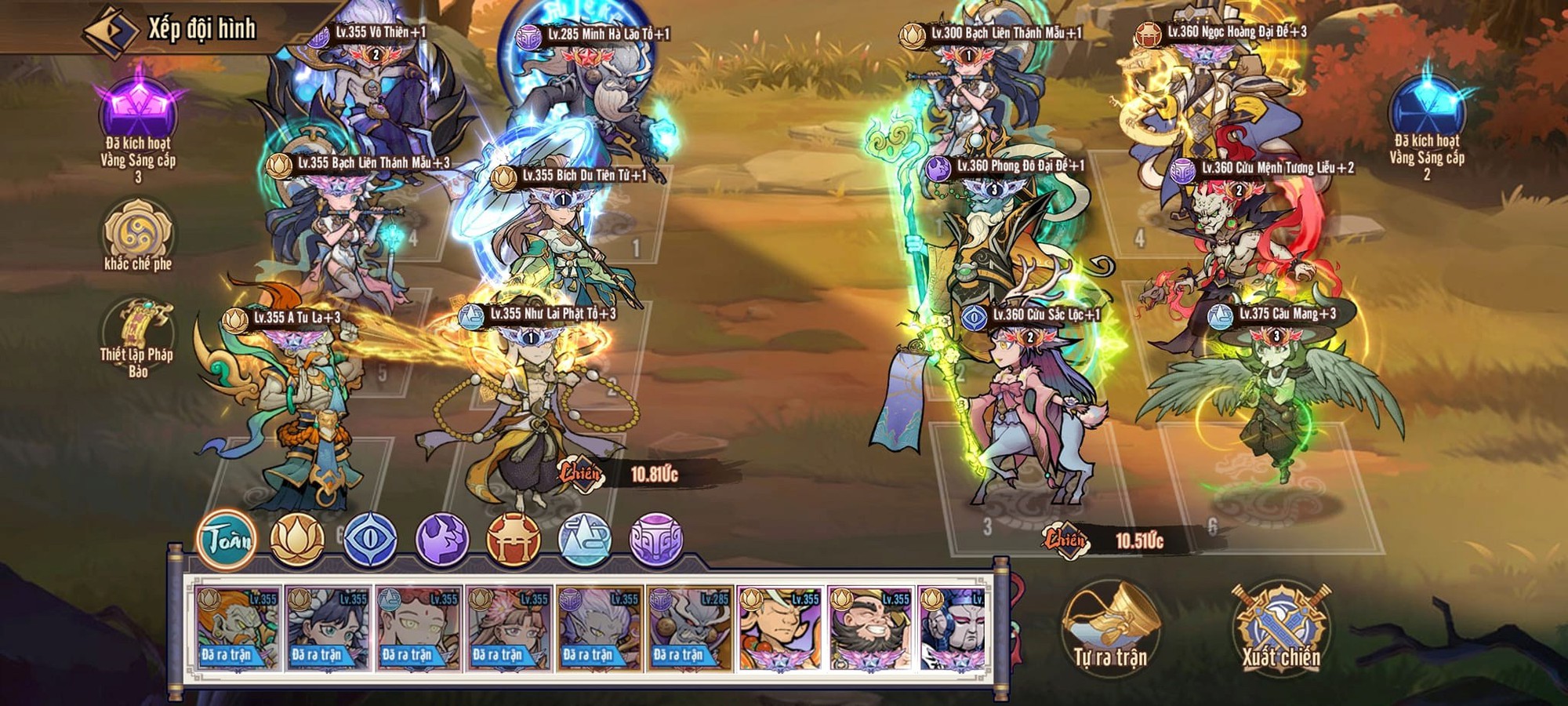
Task: Filter heroes by red temple gate faction
Action: 514,539
